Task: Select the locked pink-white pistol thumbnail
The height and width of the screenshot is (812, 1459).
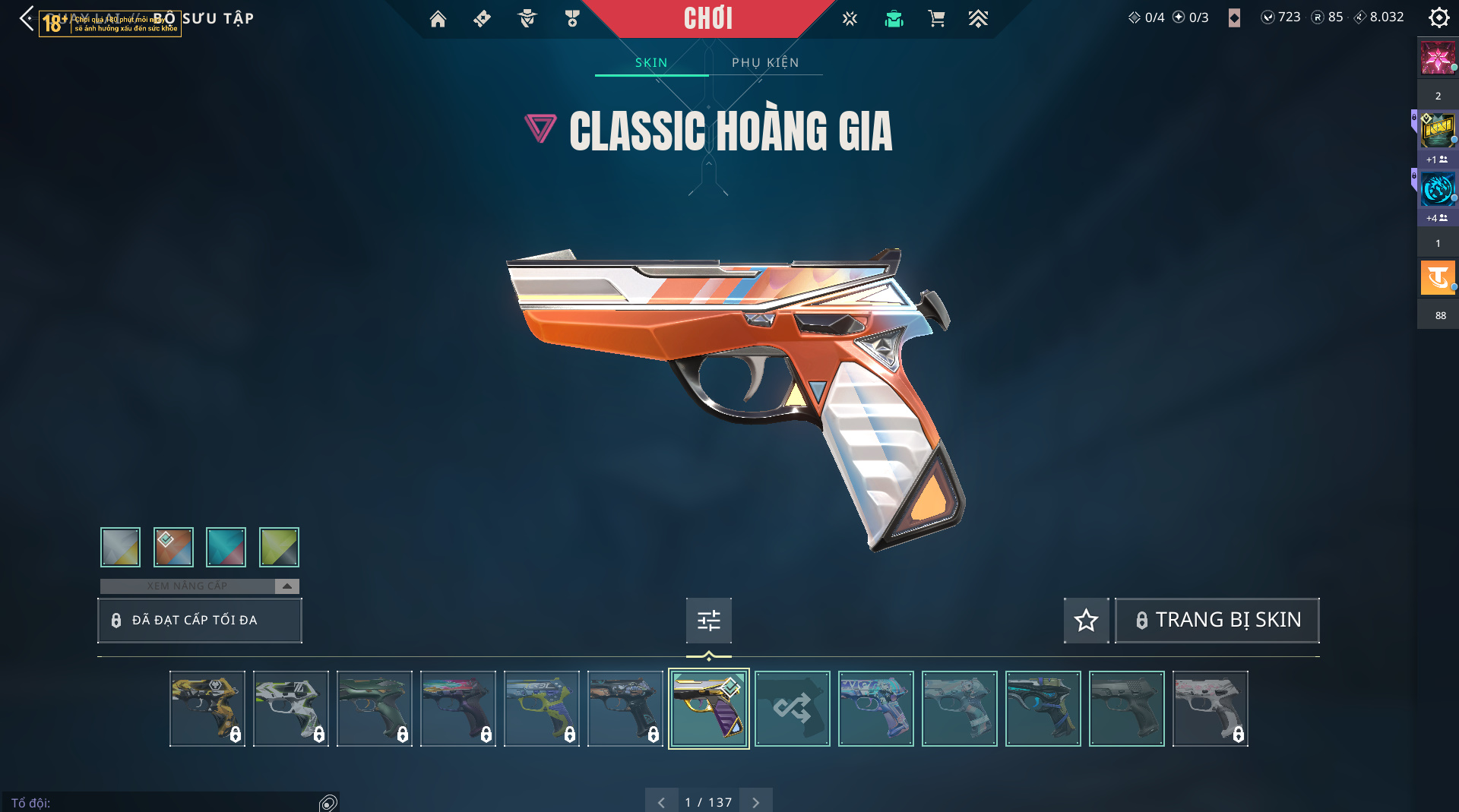Action: point(1210,709)
